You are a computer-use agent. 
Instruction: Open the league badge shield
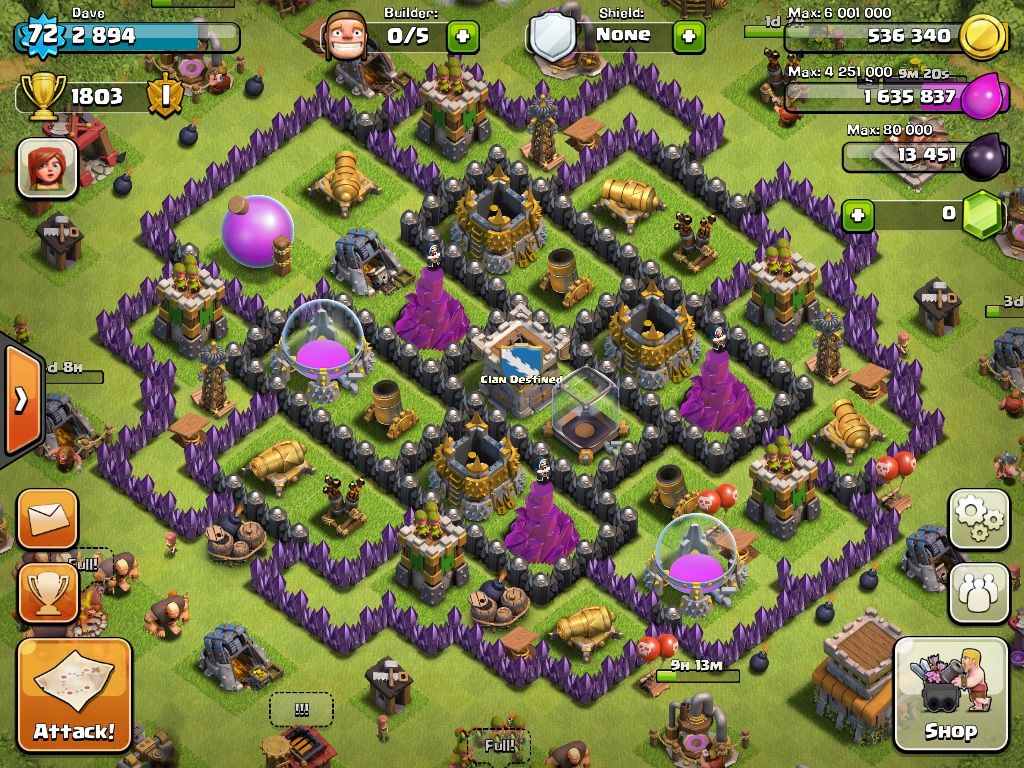pos(163,96)
